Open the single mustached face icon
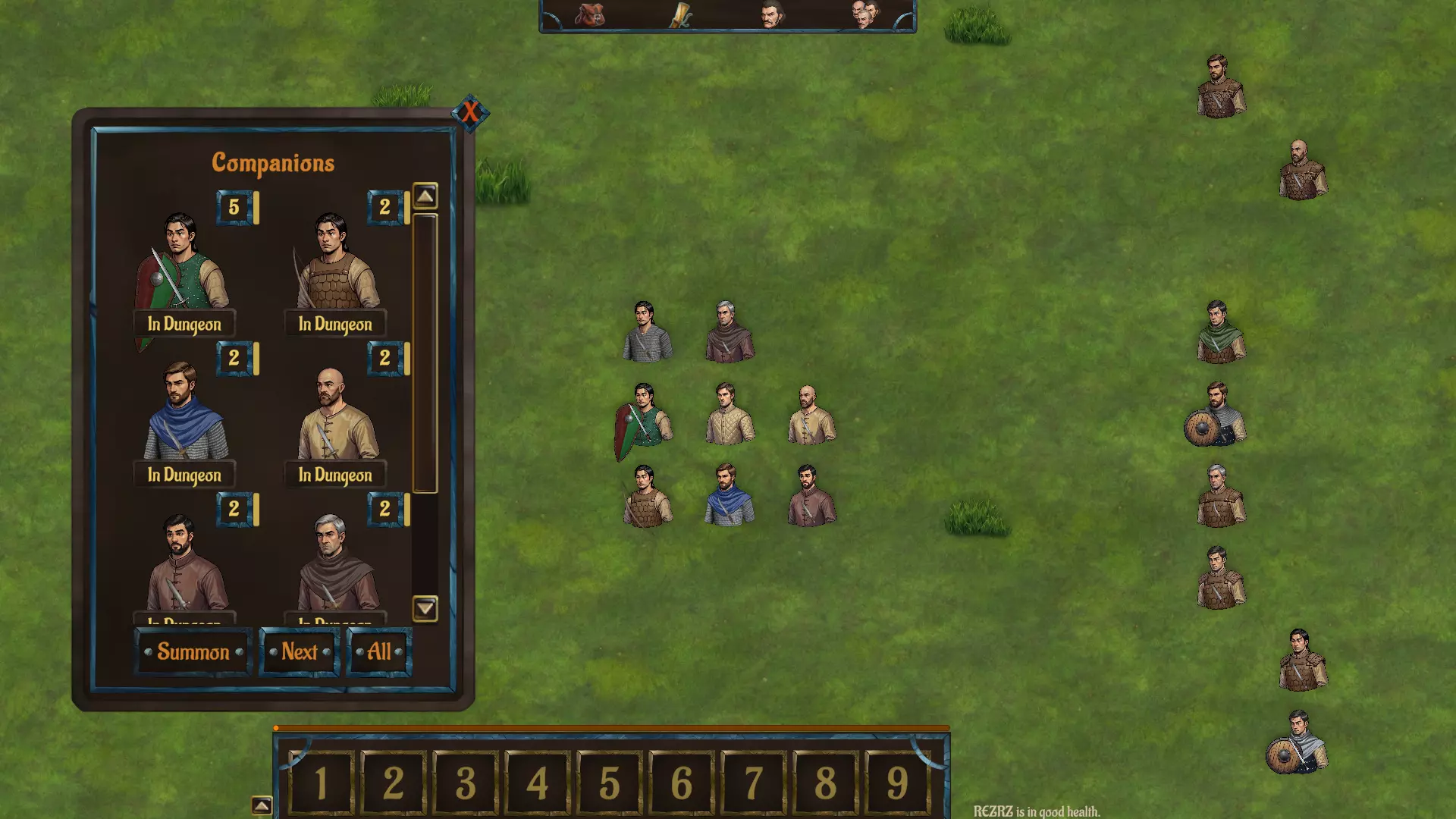 pos(771,14)
